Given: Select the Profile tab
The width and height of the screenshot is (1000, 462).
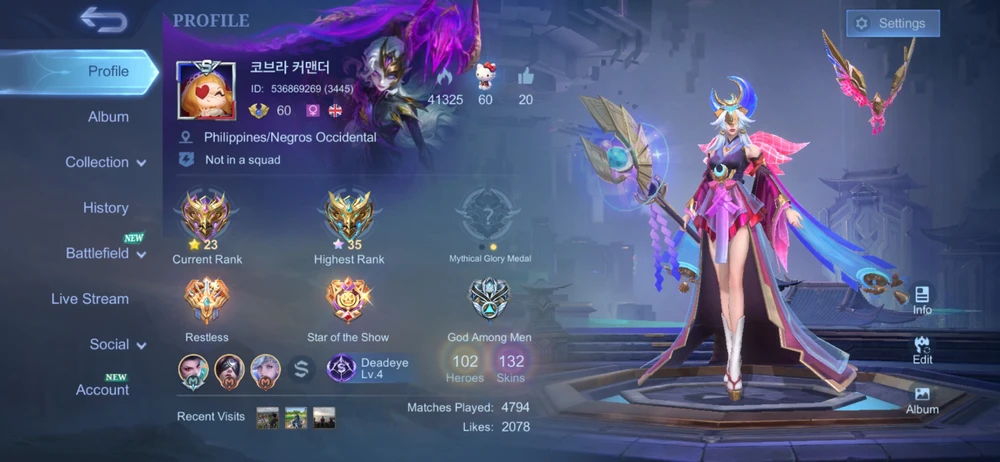Looking at the screenshot, I should pos(108,71).
